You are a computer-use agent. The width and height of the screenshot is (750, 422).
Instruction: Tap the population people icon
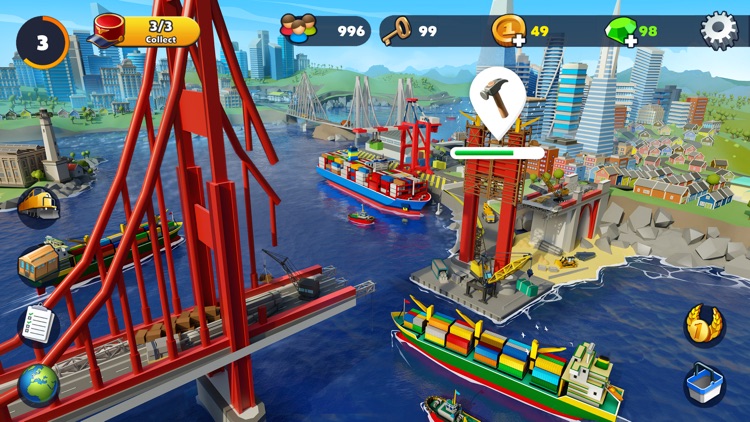point(299,30)
